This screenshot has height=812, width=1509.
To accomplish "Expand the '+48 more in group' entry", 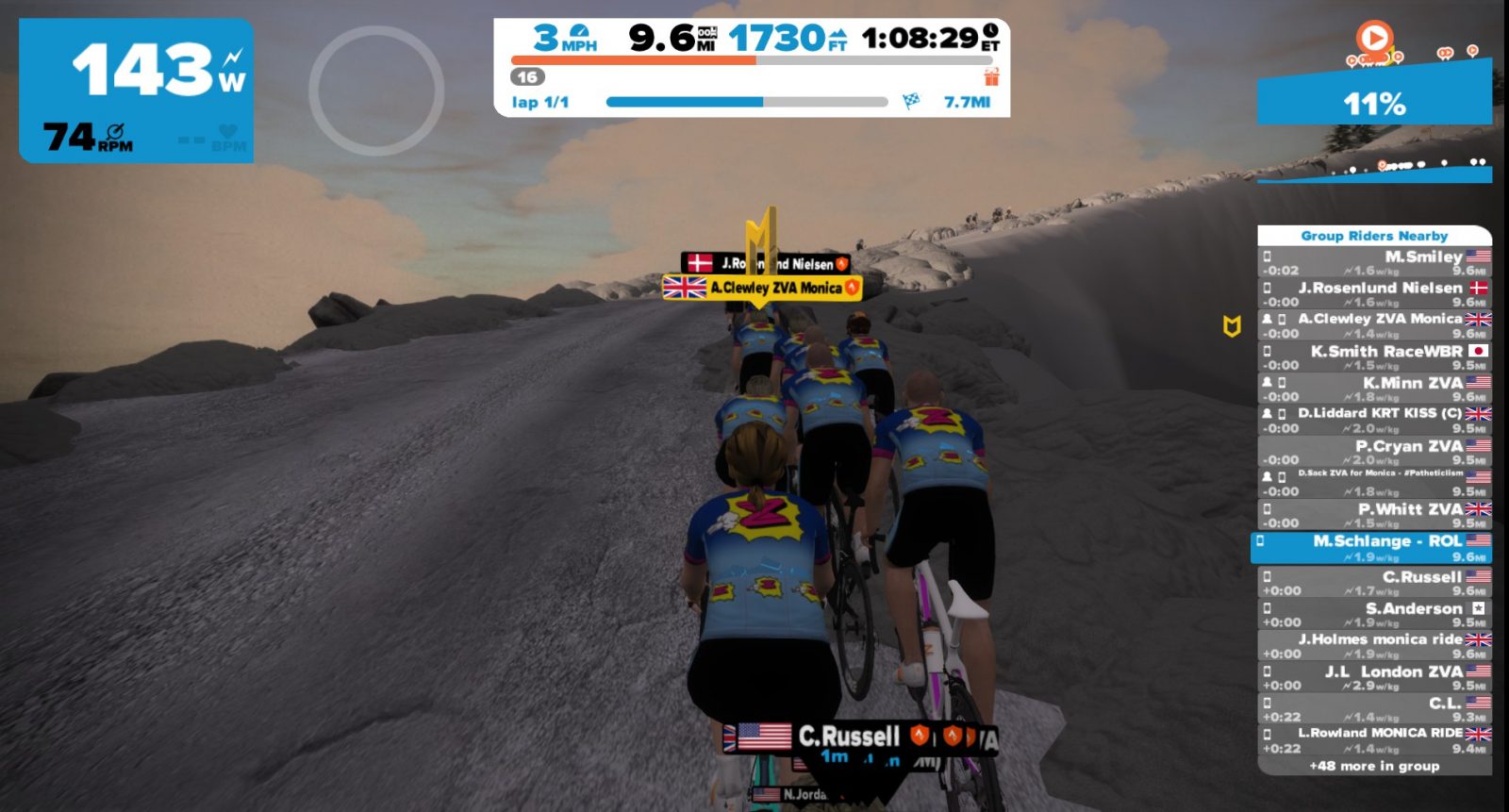I will [1374, 766].
